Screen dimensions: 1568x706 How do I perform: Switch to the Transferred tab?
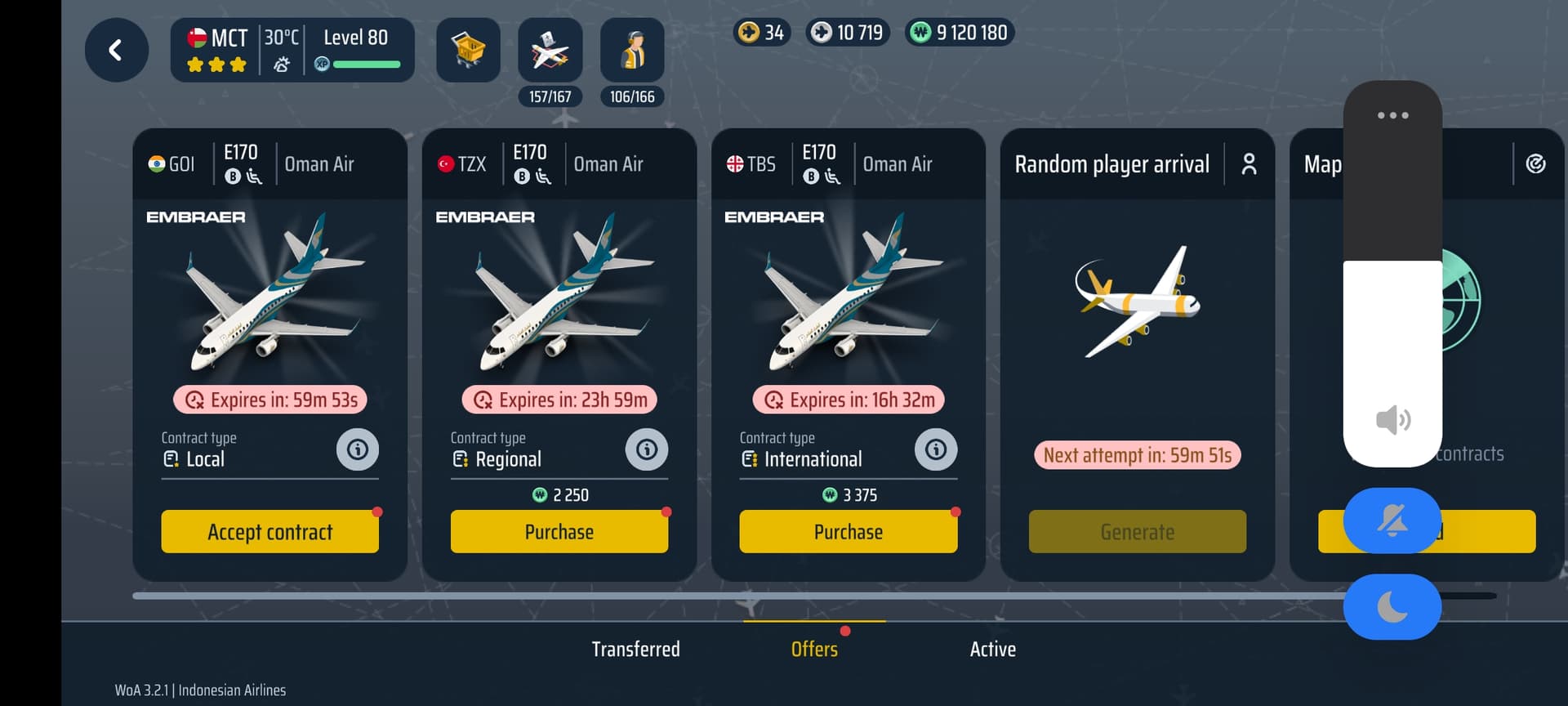click(635, 650)
